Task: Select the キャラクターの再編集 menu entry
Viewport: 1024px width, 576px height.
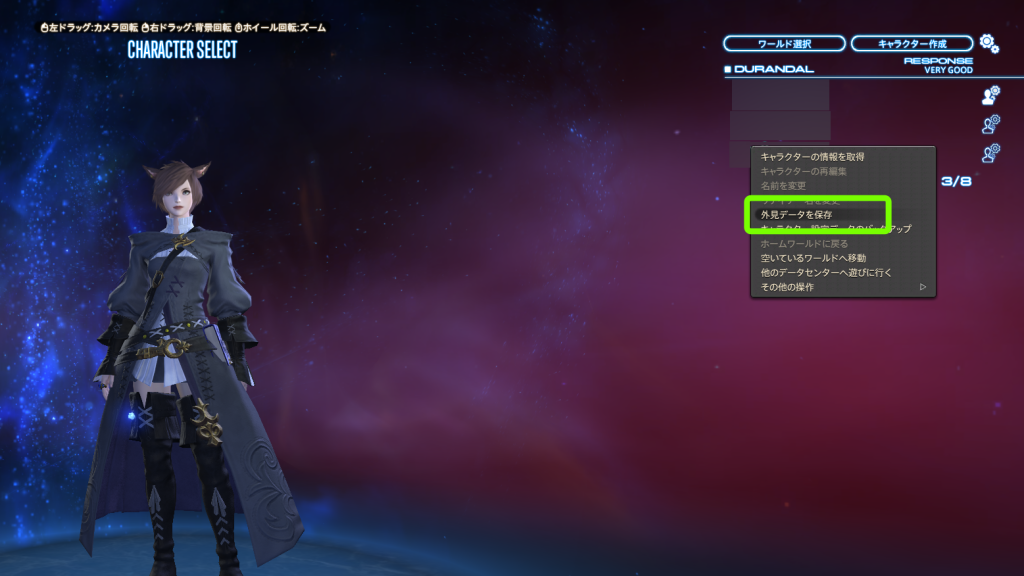Action: click(x=803, y=171)
